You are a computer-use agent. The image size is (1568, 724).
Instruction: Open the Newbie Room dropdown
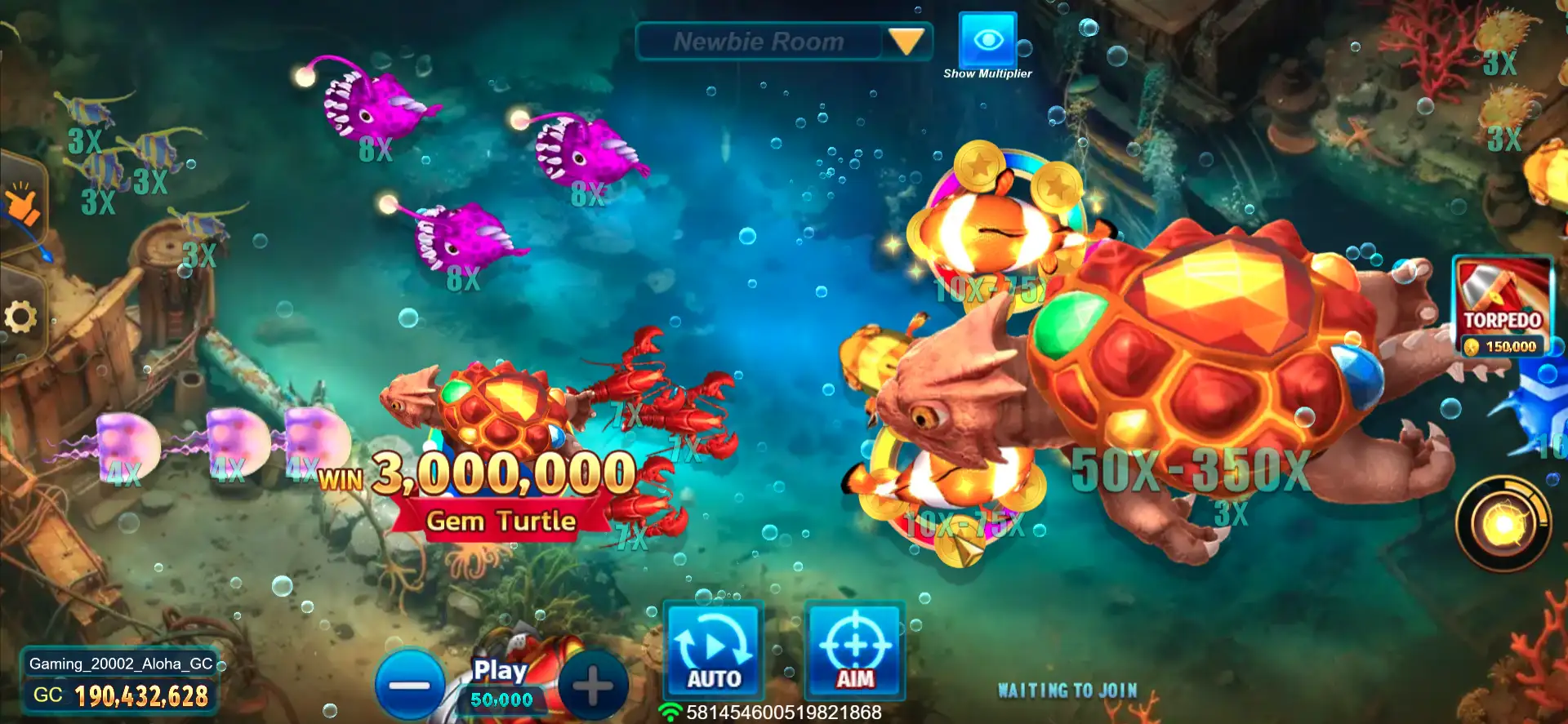[906, 41]
